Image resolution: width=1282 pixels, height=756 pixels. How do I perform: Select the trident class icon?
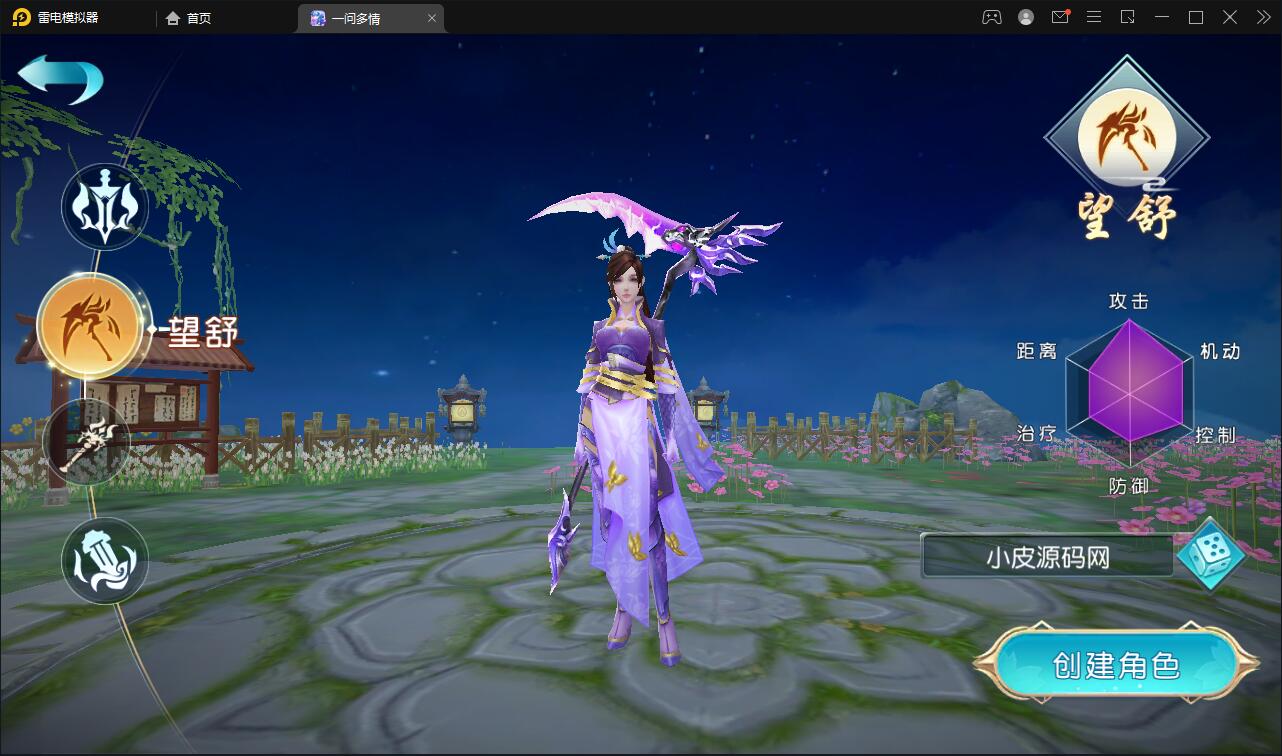click(x=104, y=207)
